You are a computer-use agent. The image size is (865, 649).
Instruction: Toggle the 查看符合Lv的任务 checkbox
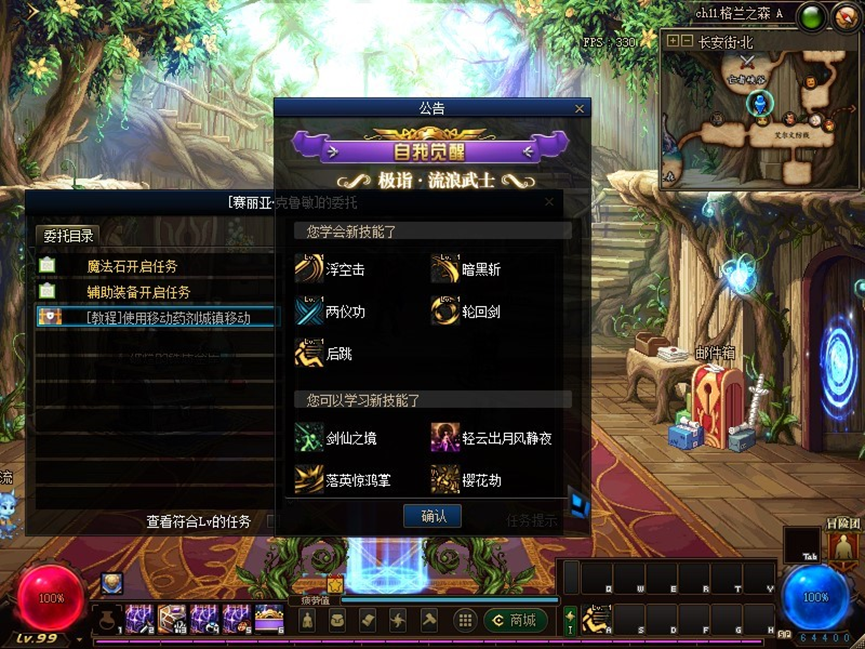coord(271,521)
